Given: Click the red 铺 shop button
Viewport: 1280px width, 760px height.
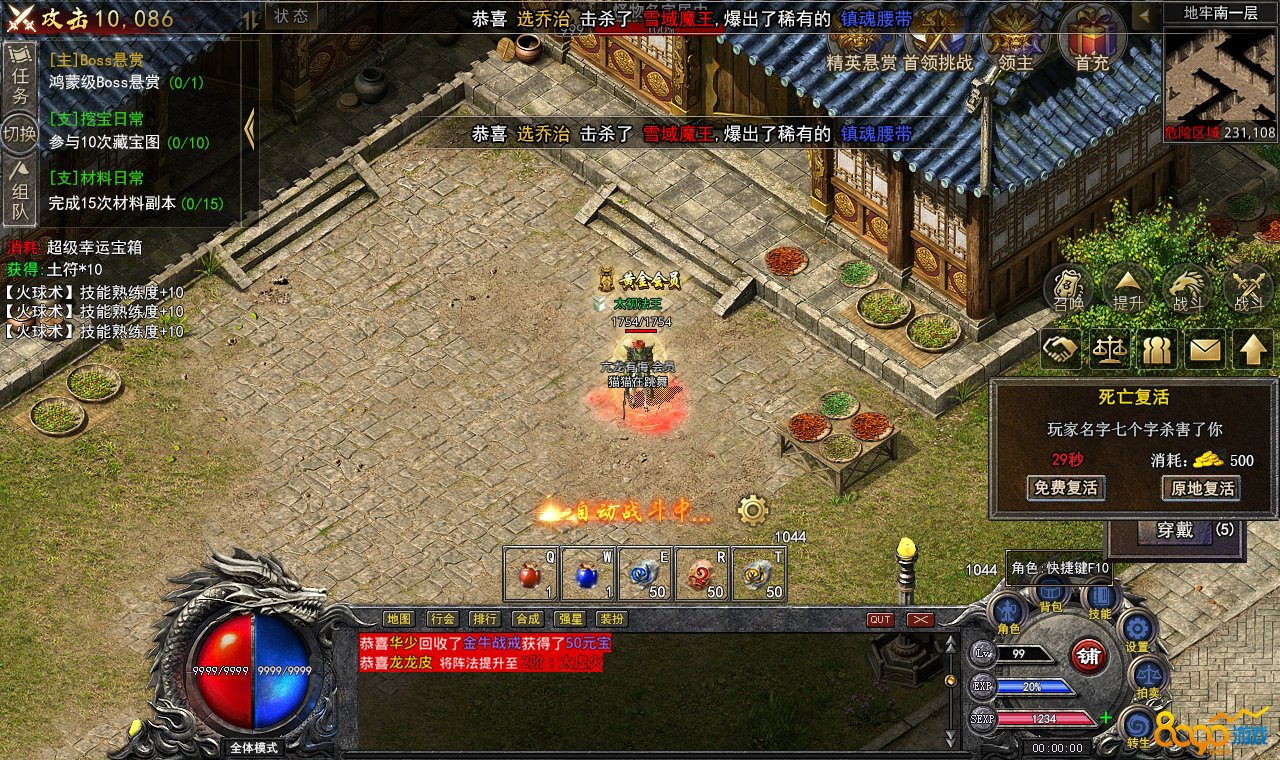Looking at the screenshot, I should [1089, 656].
